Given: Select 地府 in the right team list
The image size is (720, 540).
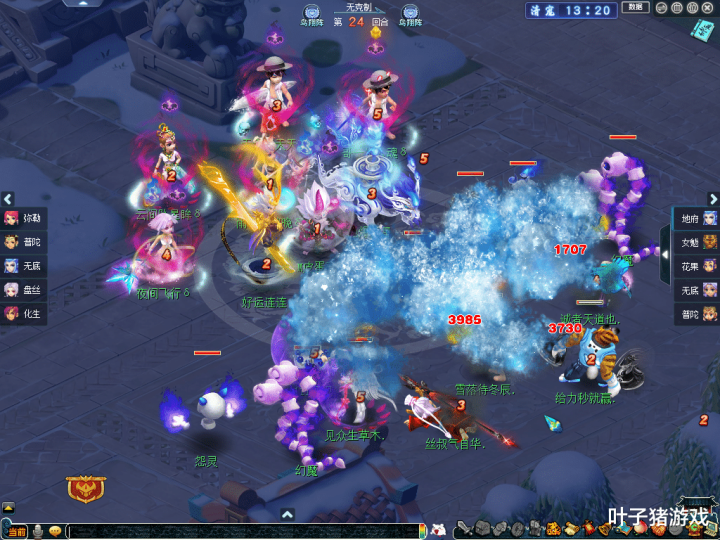Looking at the screenshot, I should point(698,218).
